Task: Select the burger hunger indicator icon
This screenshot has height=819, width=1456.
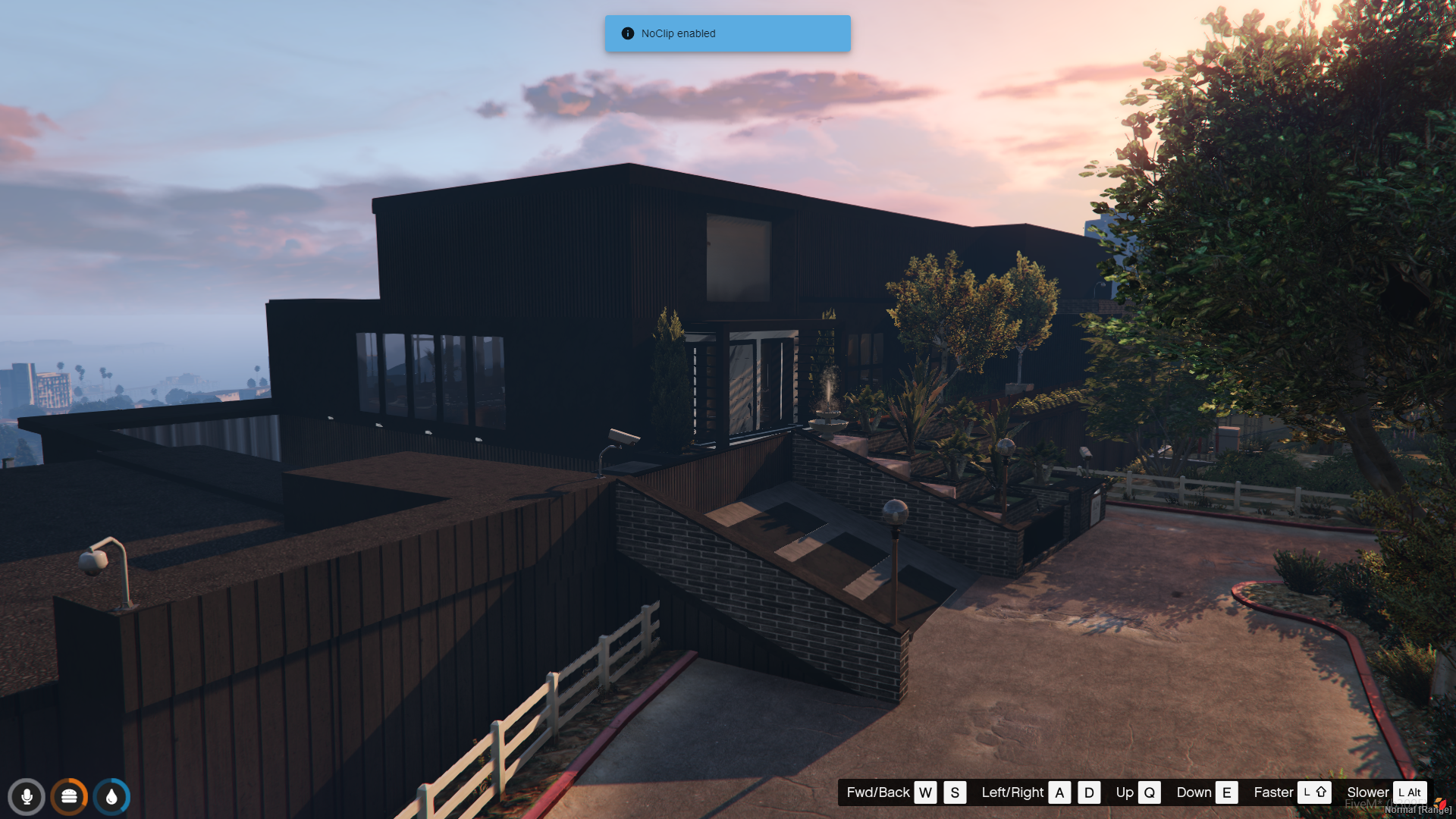Action: tap(69, 797)
